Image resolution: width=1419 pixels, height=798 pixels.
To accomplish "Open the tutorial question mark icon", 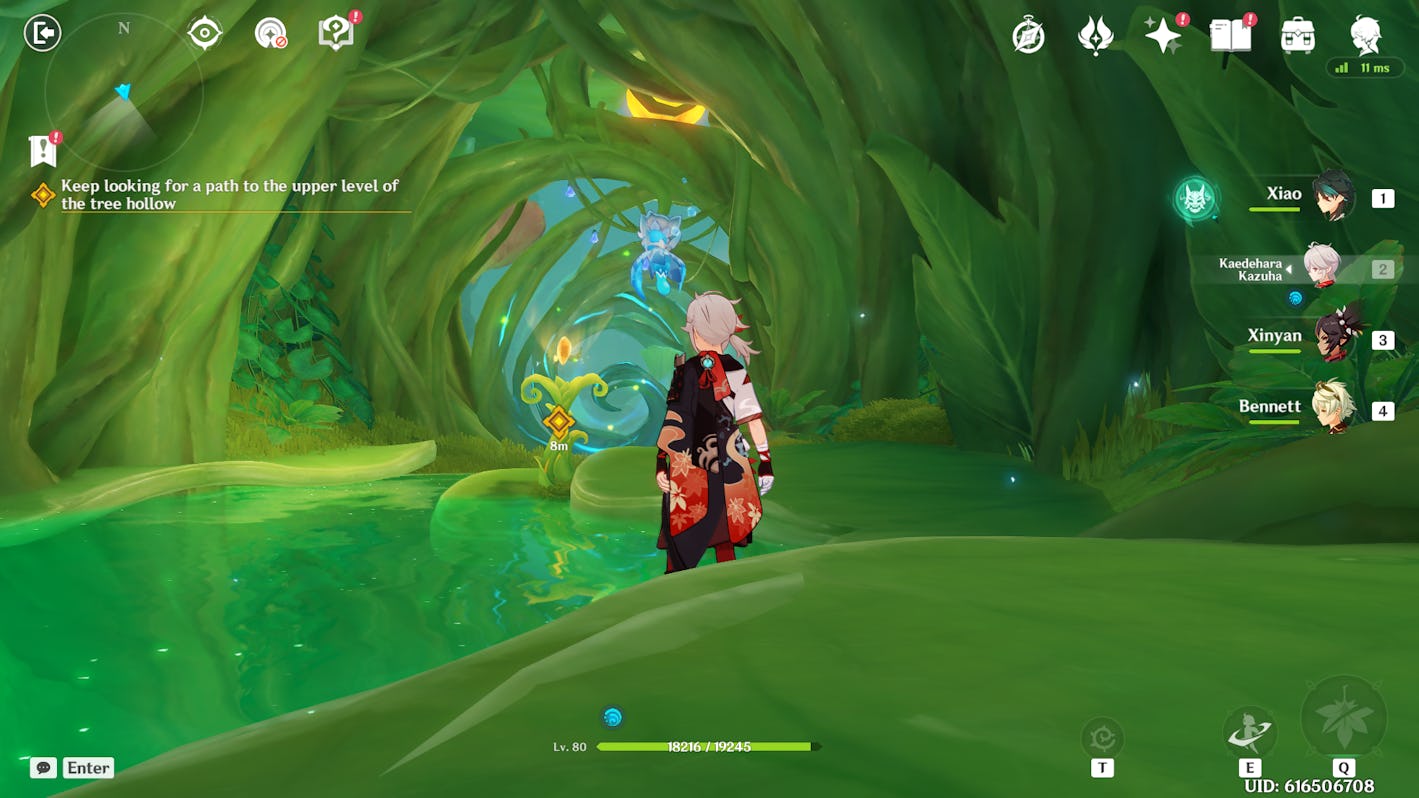I will click(336, 34).
